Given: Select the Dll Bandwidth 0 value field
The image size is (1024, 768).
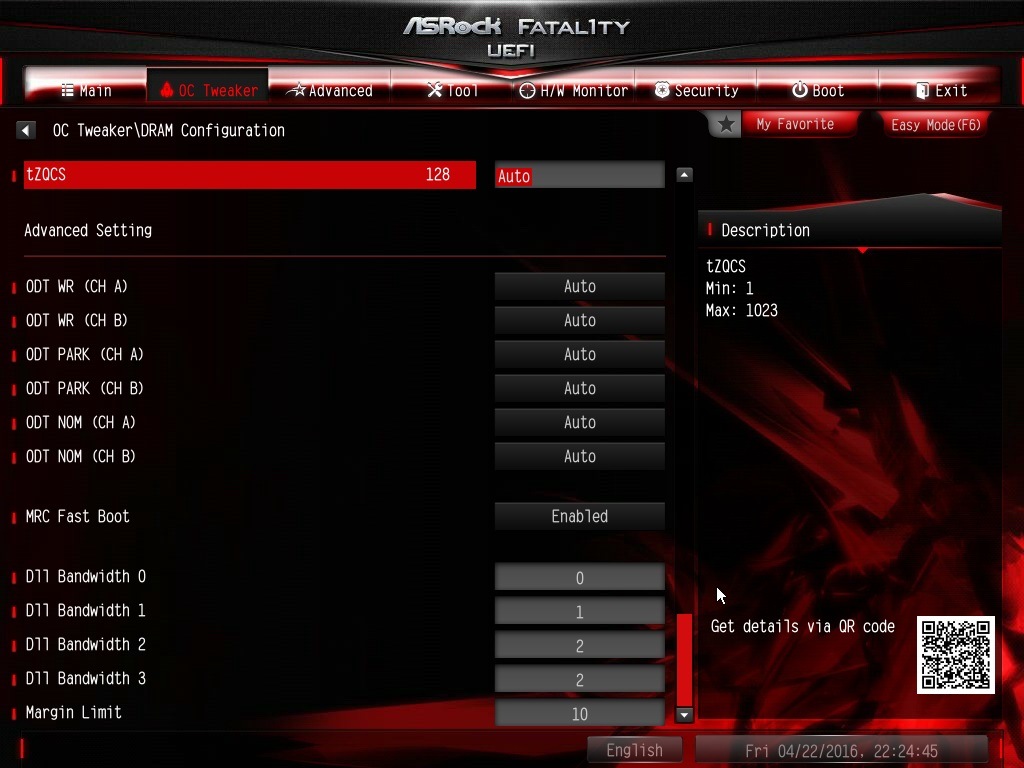Looking at the screenshot, I should point(579,578).
